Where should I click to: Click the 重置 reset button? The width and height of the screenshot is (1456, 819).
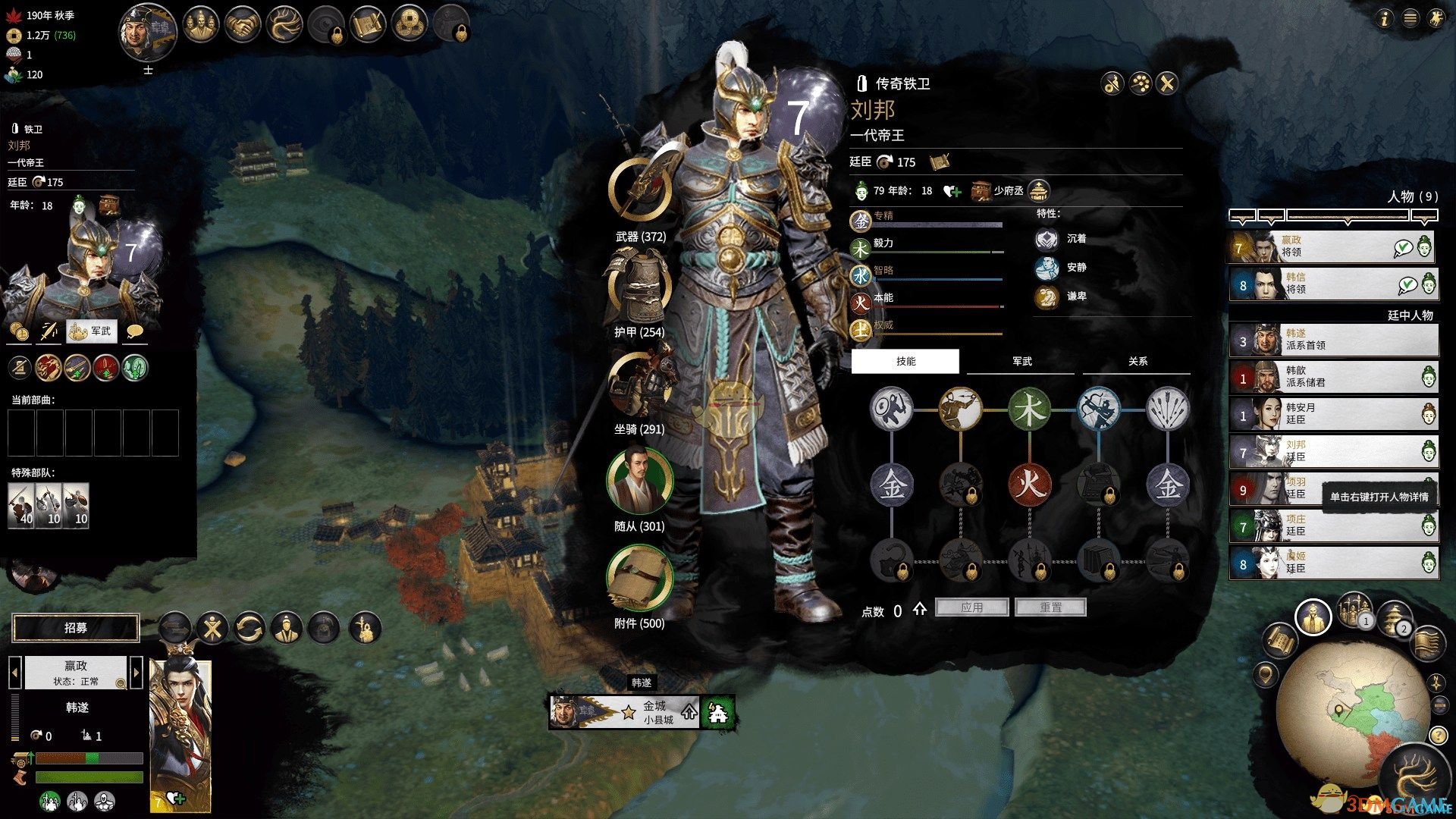pyautogui.click(x=1050, y=607)
